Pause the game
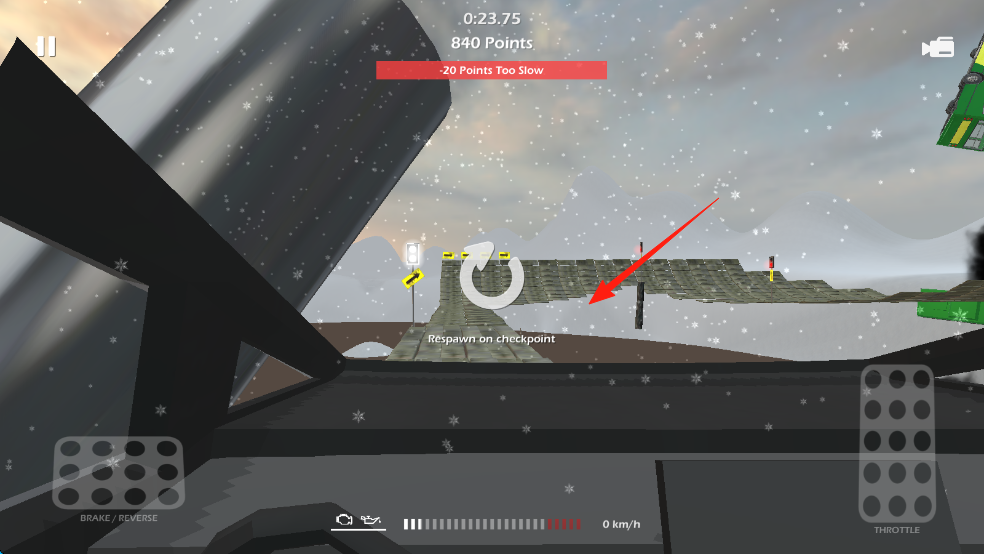Image resolution: width=984 pixels, height=554 pixels. tap(46, 47)
